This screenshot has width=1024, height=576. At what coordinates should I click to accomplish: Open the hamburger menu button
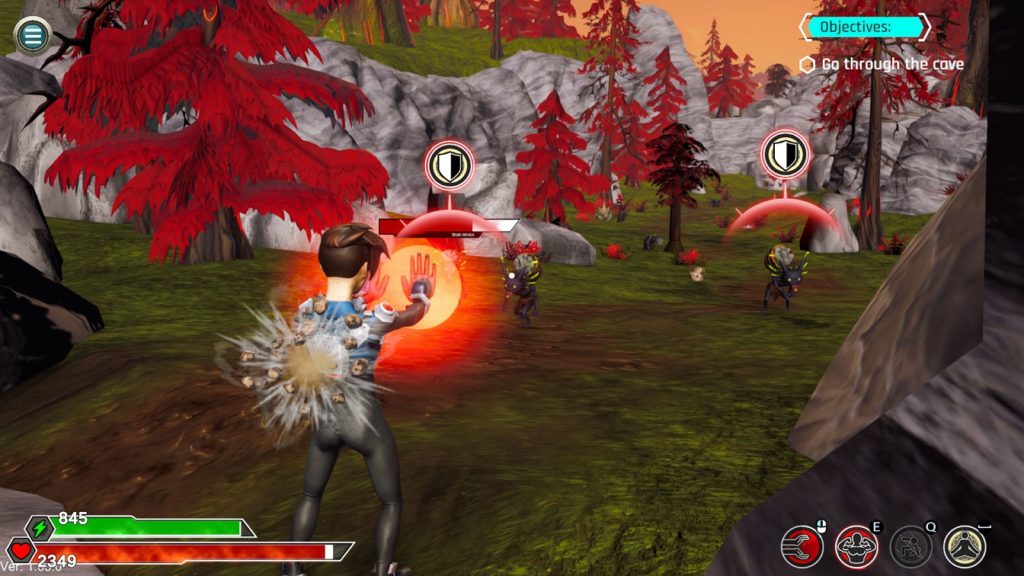(x=33, y=36)
